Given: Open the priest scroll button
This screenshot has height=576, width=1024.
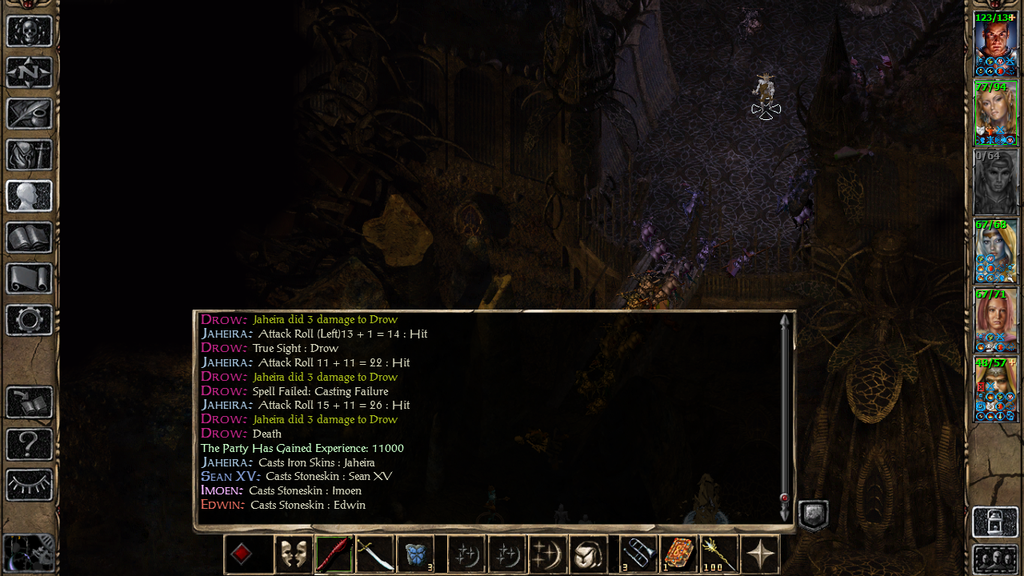Looking at the screenshot, I should pyautogui.click(x=29, y=278).
